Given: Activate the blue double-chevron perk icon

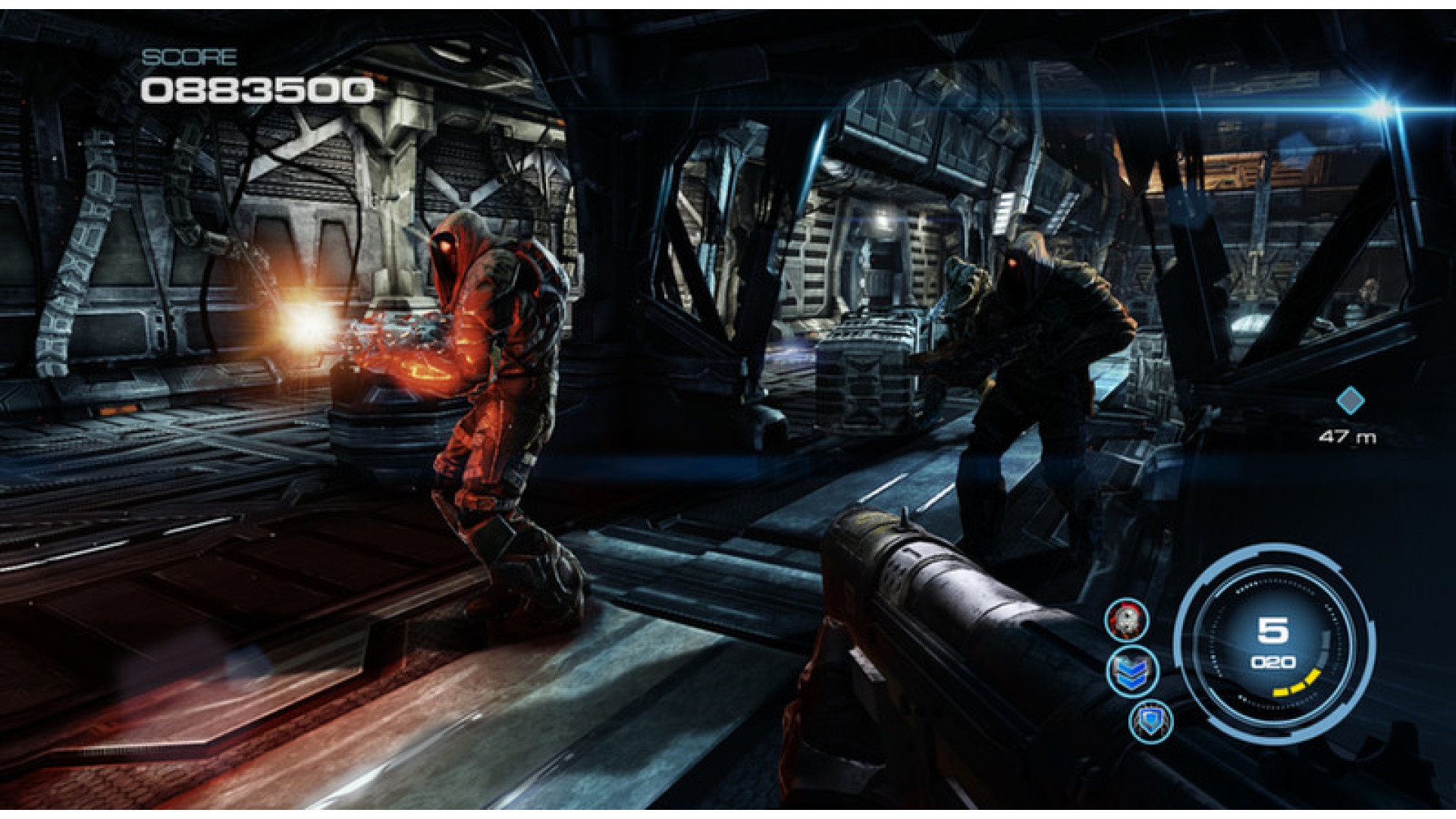Looking at the screenshot, I should (1131, 671).
